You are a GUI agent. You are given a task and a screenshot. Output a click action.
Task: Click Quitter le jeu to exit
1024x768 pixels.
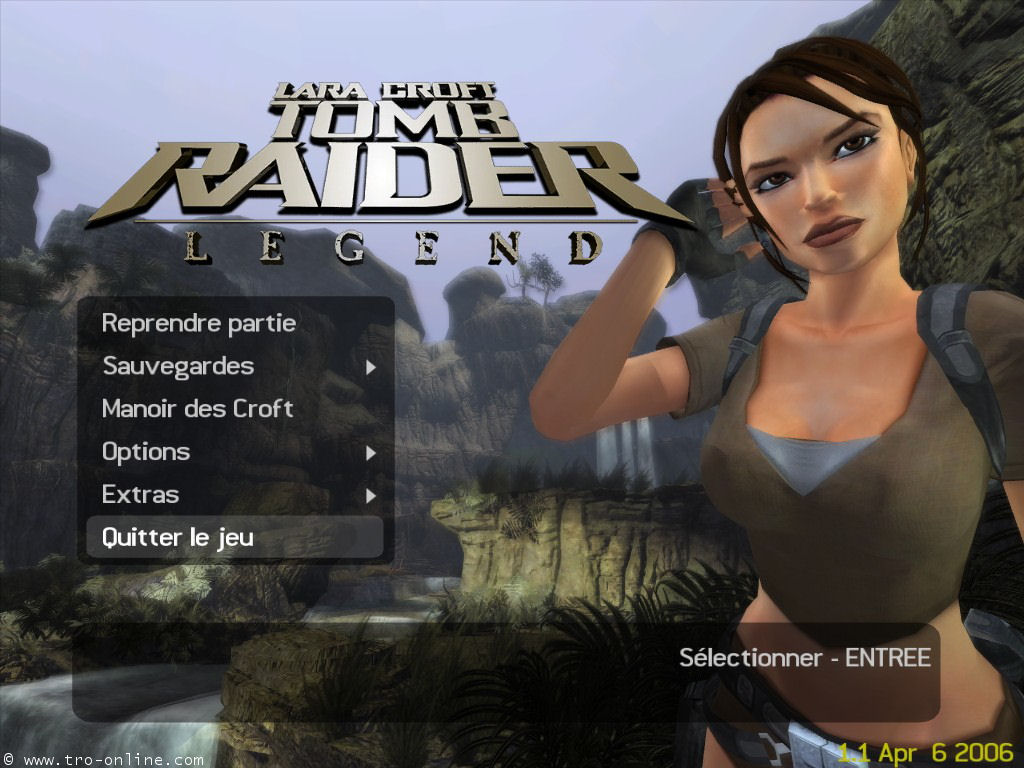178,538
